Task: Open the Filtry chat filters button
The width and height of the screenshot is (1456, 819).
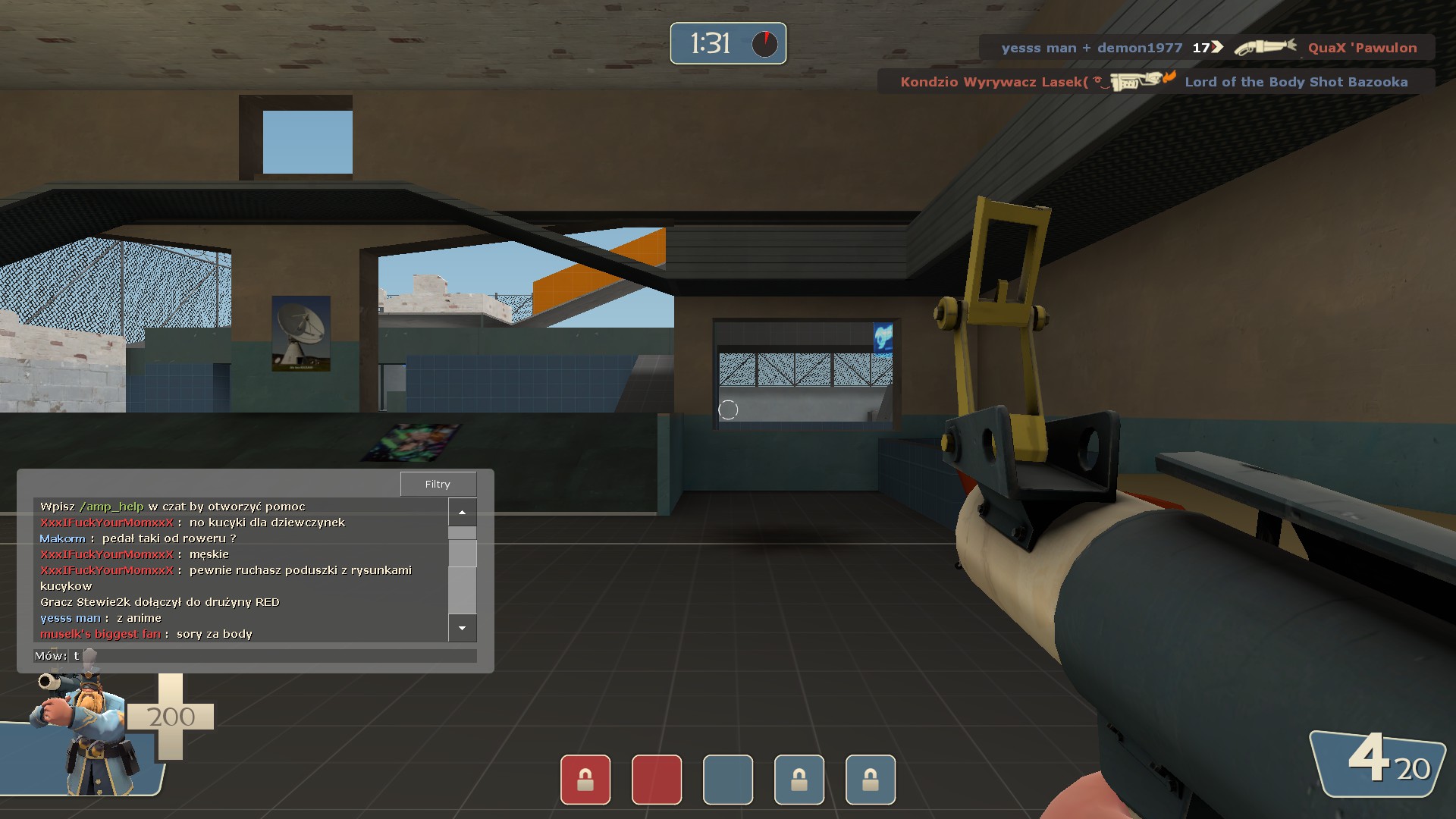Action: pyautogui.click(x=438, y=484)
